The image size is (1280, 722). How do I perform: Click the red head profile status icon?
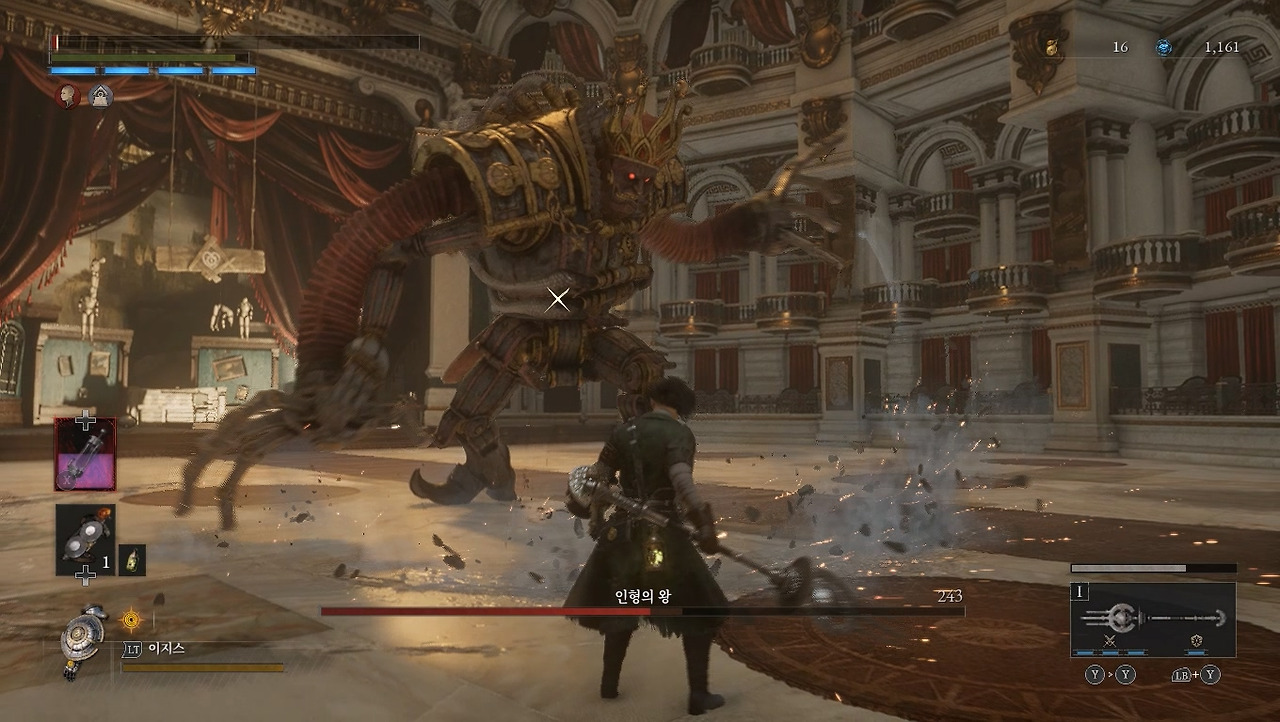[67, 96]
